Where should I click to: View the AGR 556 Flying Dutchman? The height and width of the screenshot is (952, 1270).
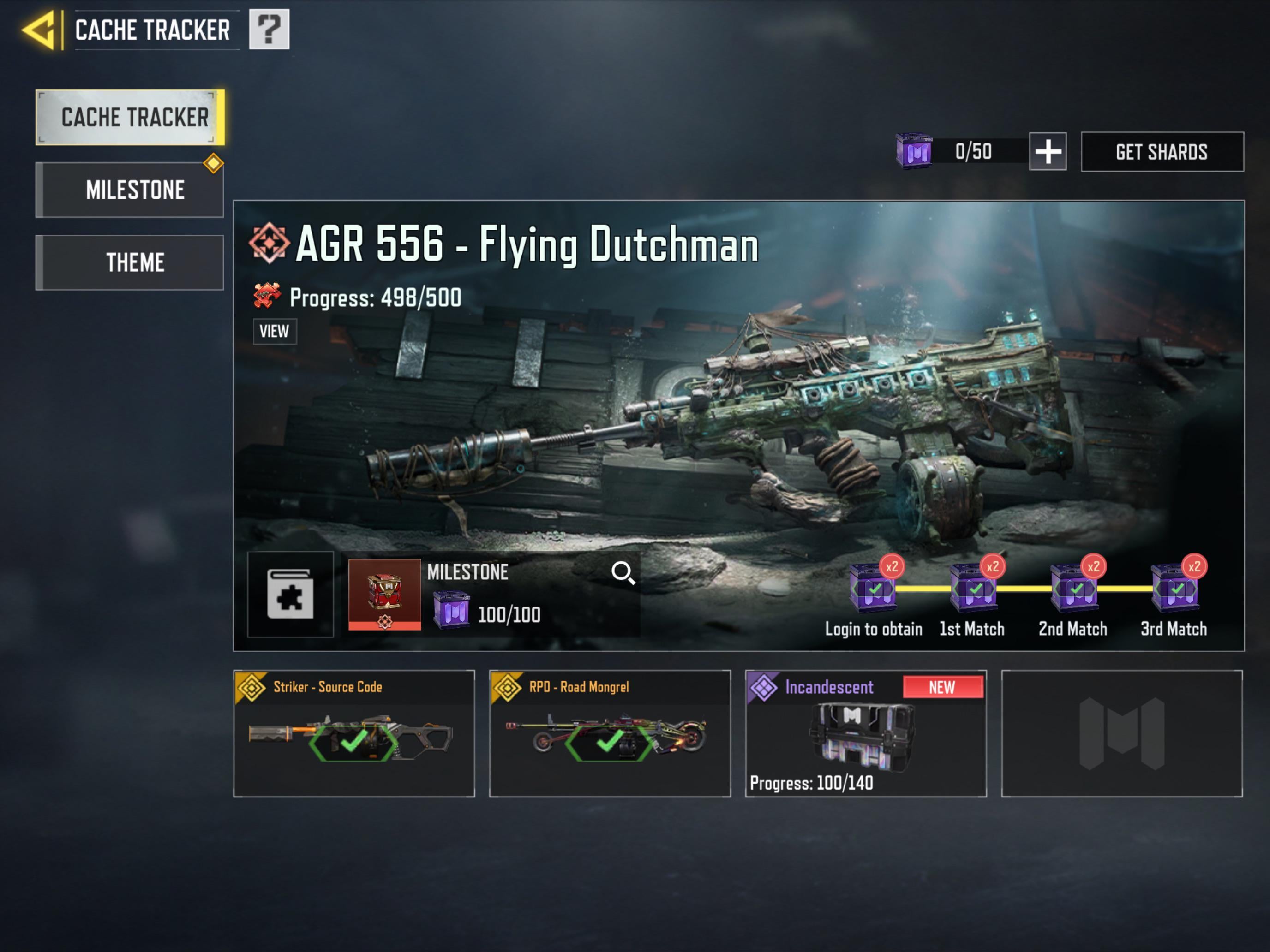click(275, 332)
